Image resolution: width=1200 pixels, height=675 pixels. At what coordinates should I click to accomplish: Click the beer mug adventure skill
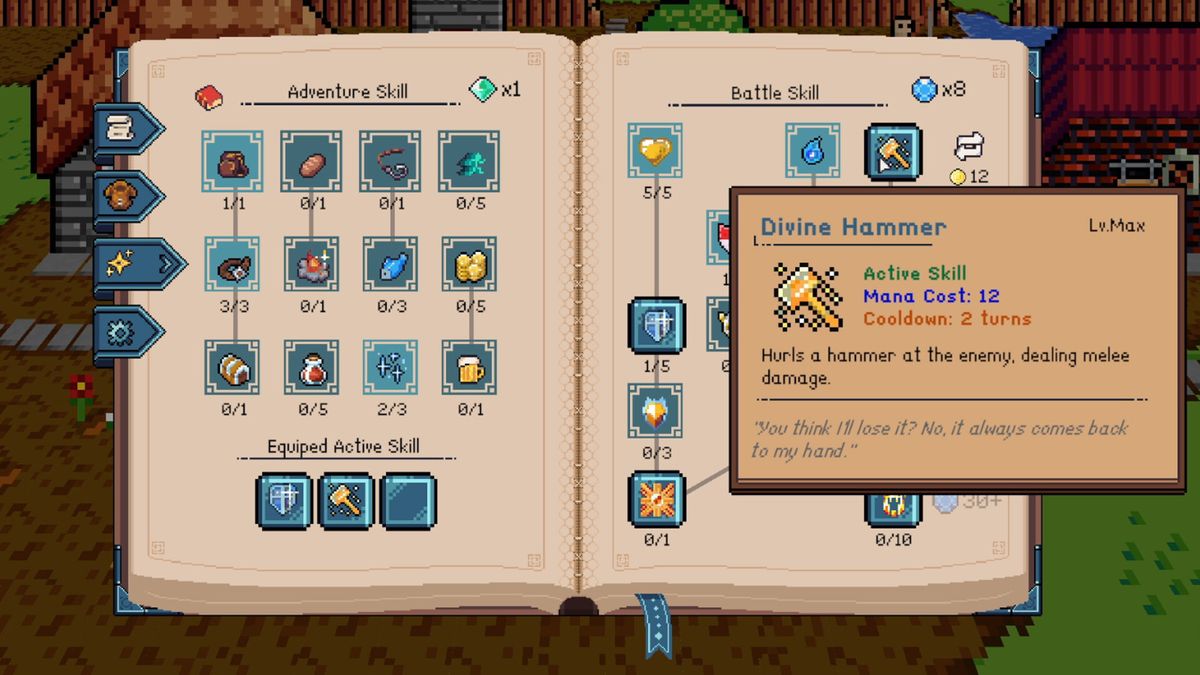pyautogui.click(x=468, y=367)
